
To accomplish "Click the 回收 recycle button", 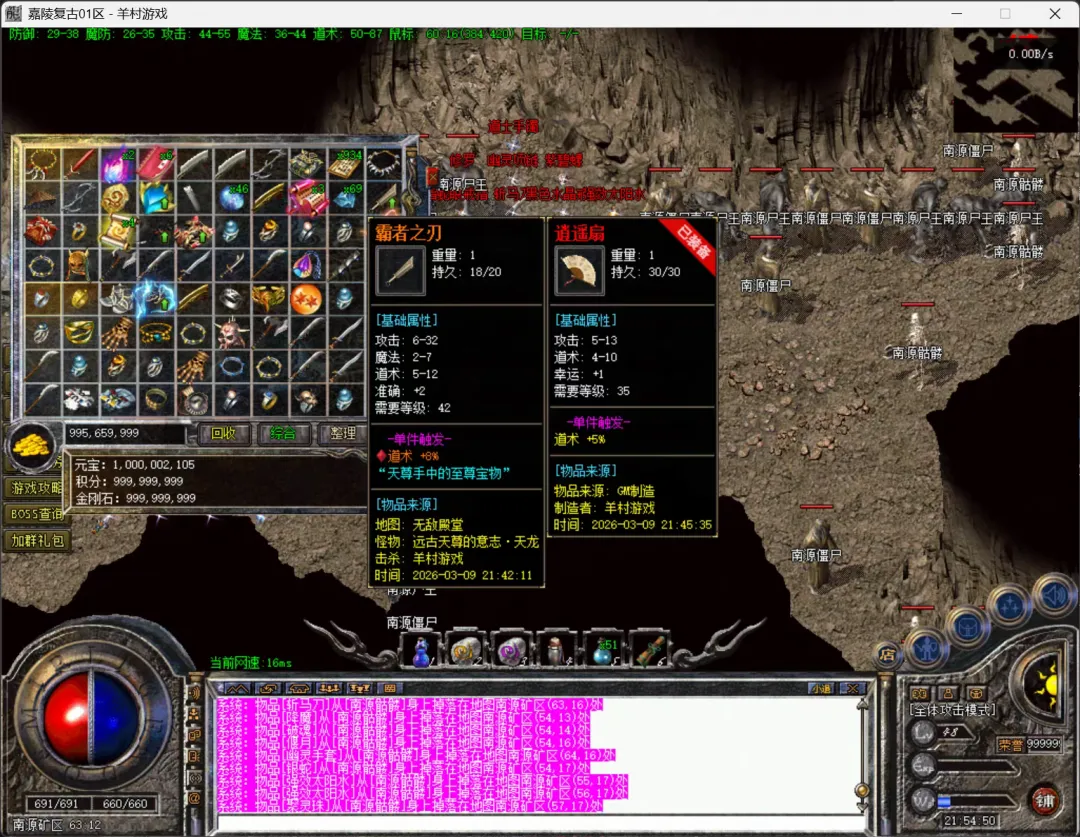I will pos(224,433).
